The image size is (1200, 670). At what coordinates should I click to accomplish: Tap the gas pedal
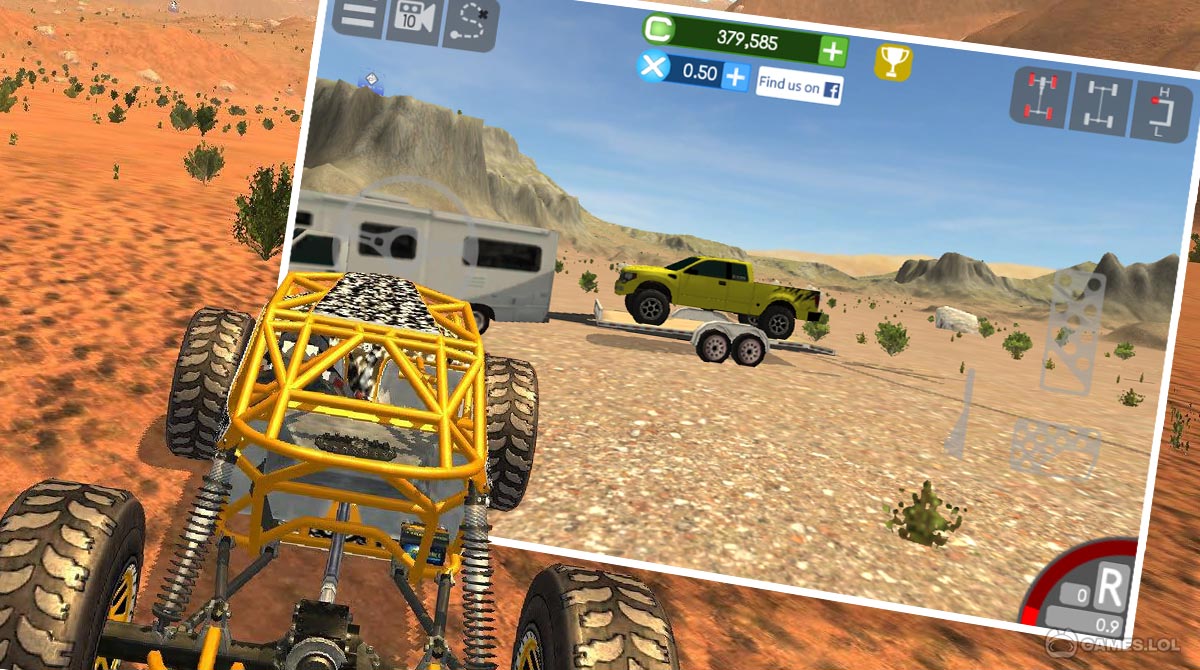(x=1074, y=330)
